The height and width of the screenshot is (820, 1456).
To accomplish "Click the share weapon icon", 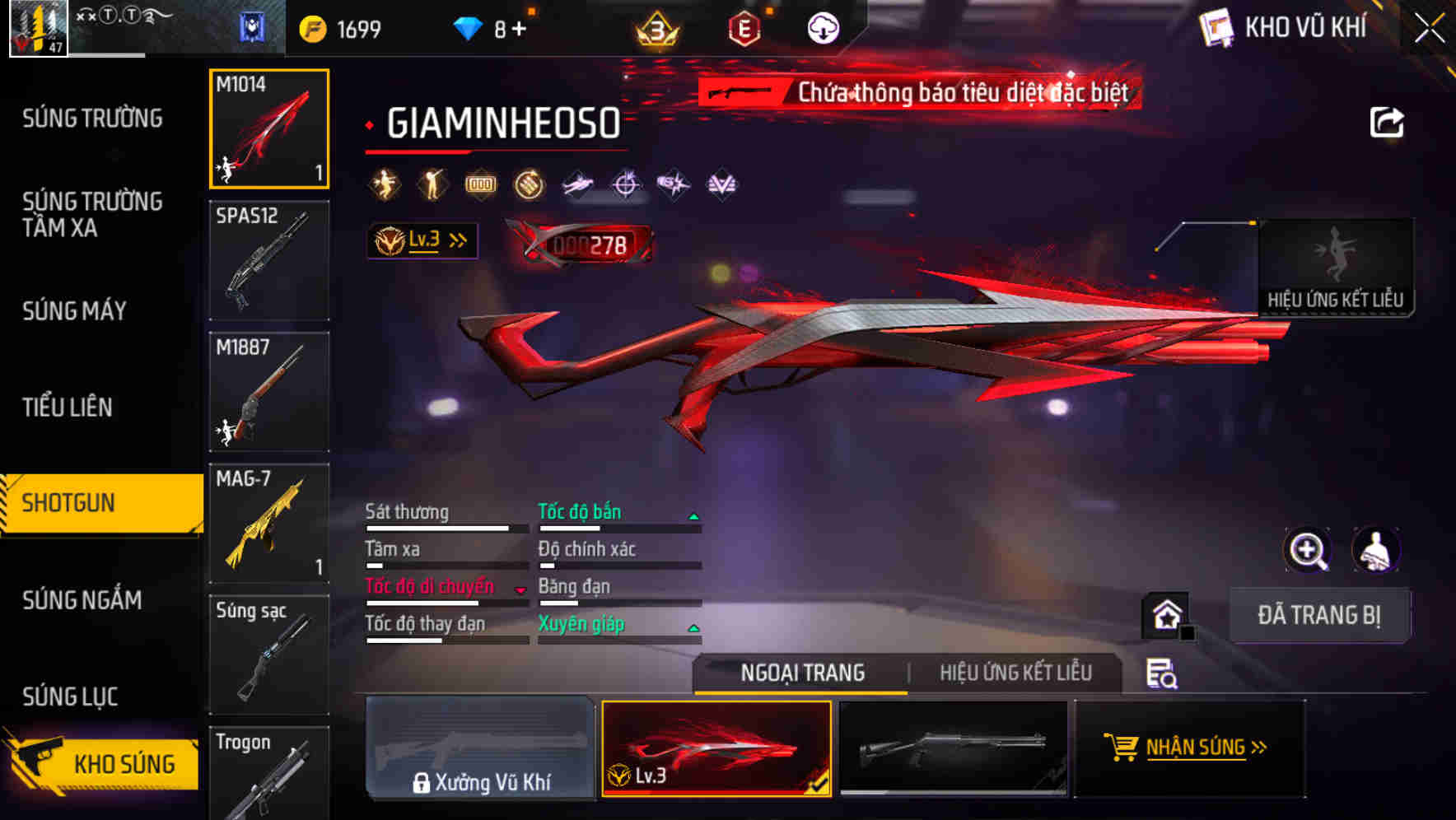I will coord(1388,121).
